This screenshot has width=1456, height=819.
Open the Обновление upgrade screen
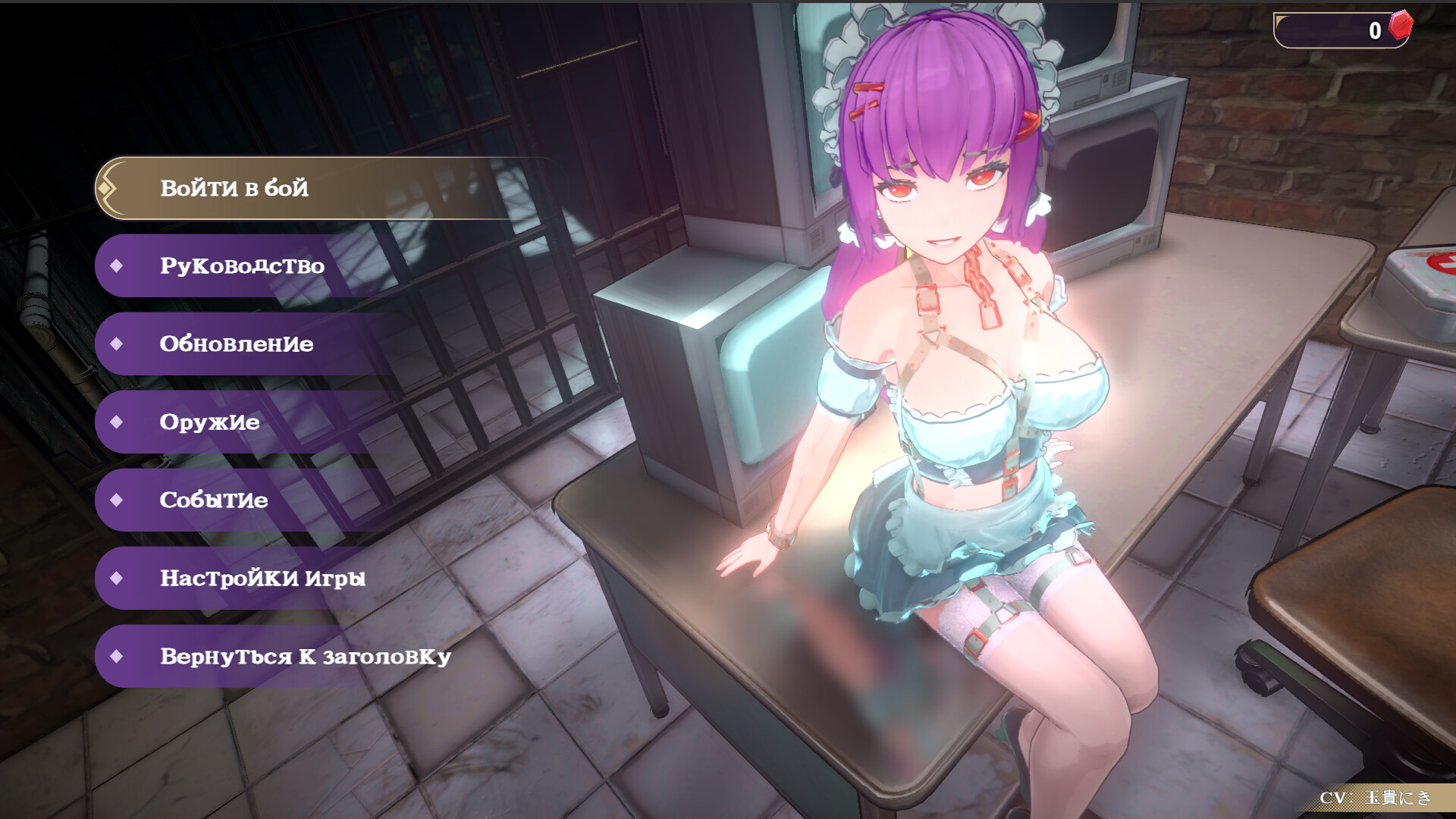237,344
